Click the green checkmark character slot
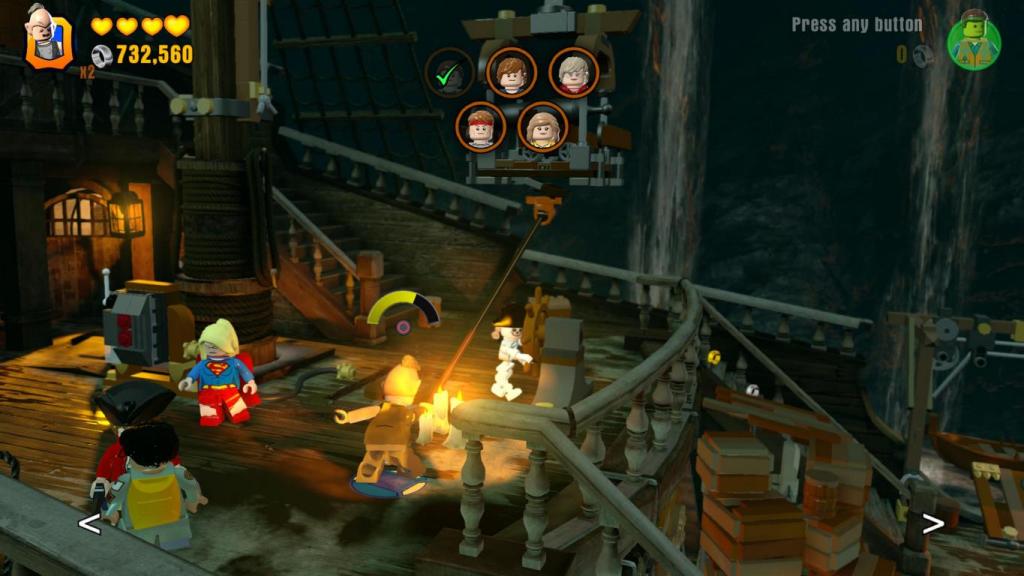1024x576 pixels. pos(449,72)
